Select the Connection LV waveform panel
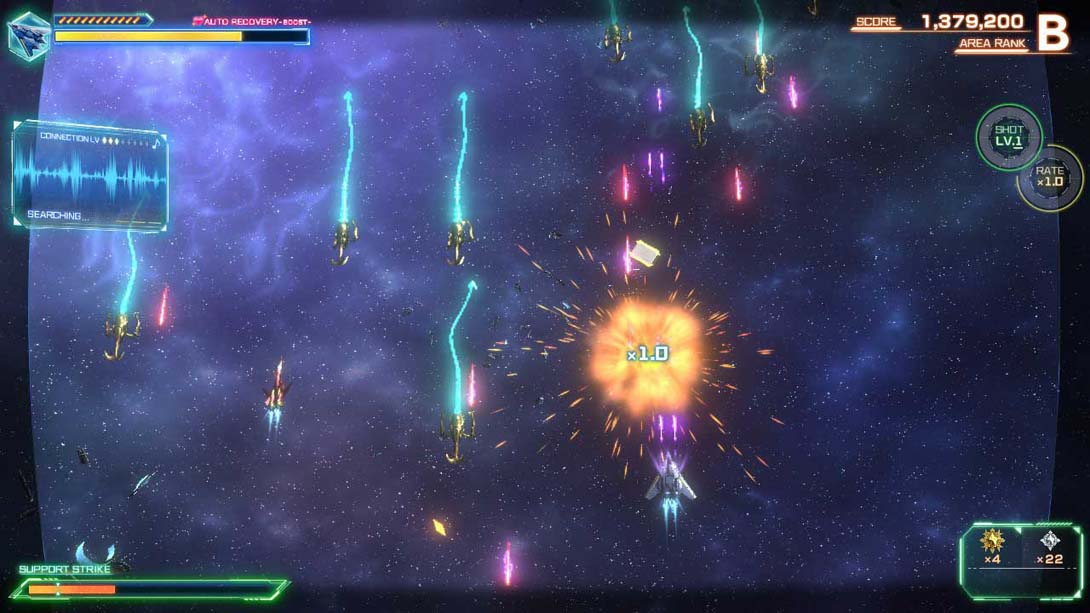The width and height of the screenshot is (1090, 613). (x=89, y=174)
